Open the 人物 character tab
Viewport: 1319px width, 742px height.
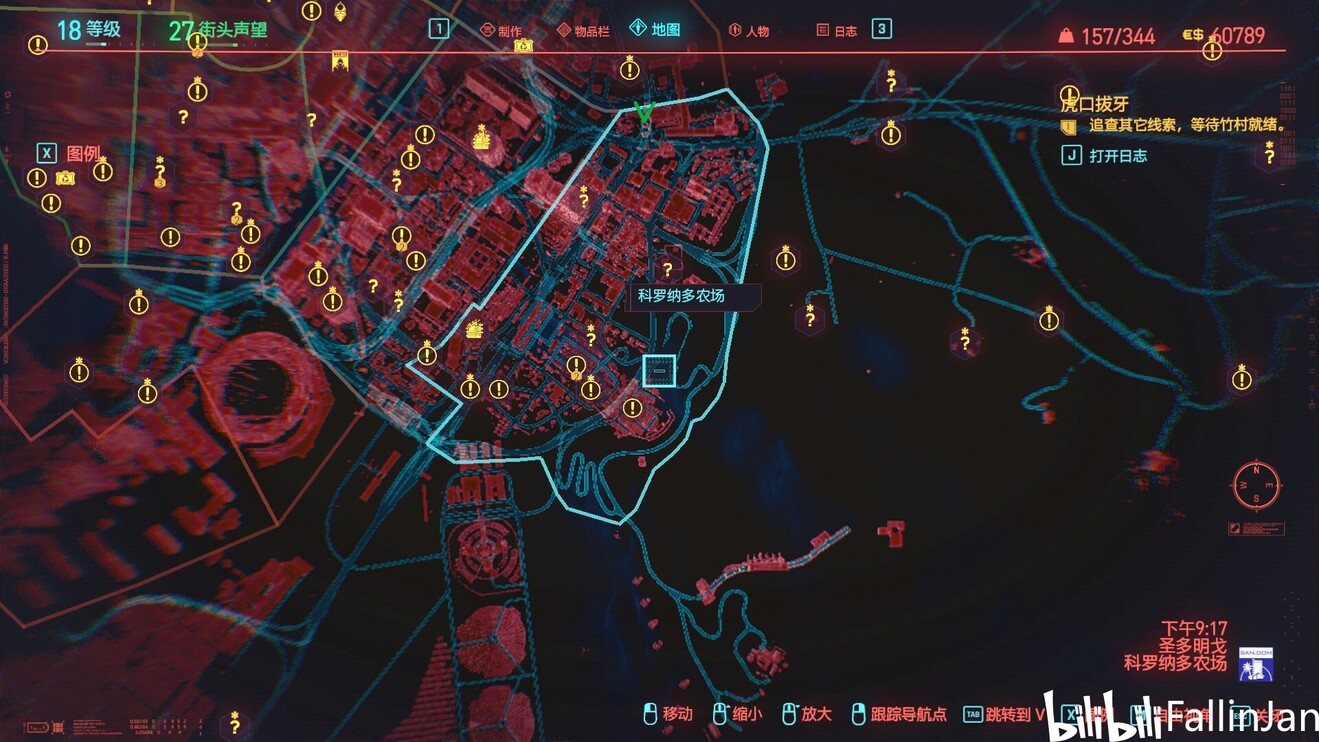(x=748, y=30)
